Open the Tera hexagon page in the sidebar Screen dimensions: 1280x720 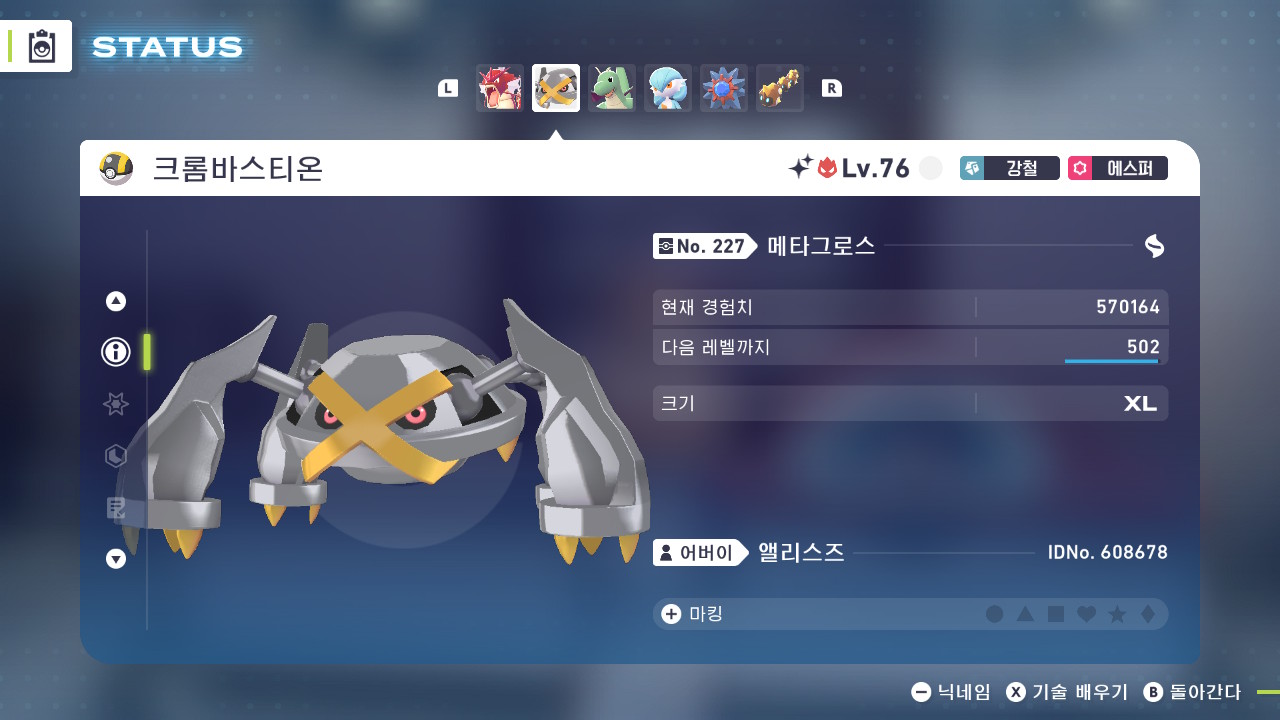pyautogui.click(x=115, y=456)
